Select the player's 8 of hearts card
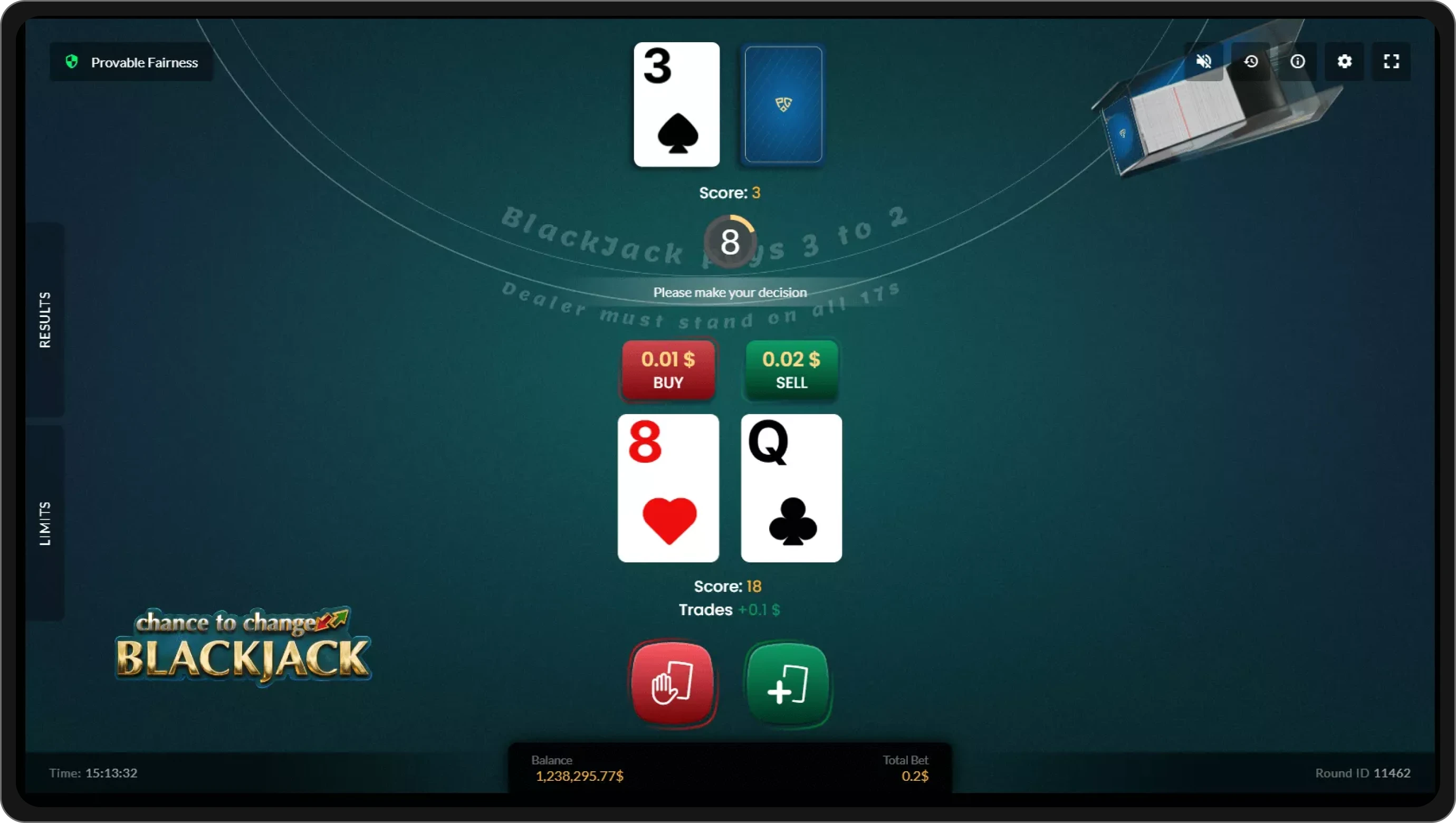Screen dimensions: 1456x823 (x=668, y=488)
